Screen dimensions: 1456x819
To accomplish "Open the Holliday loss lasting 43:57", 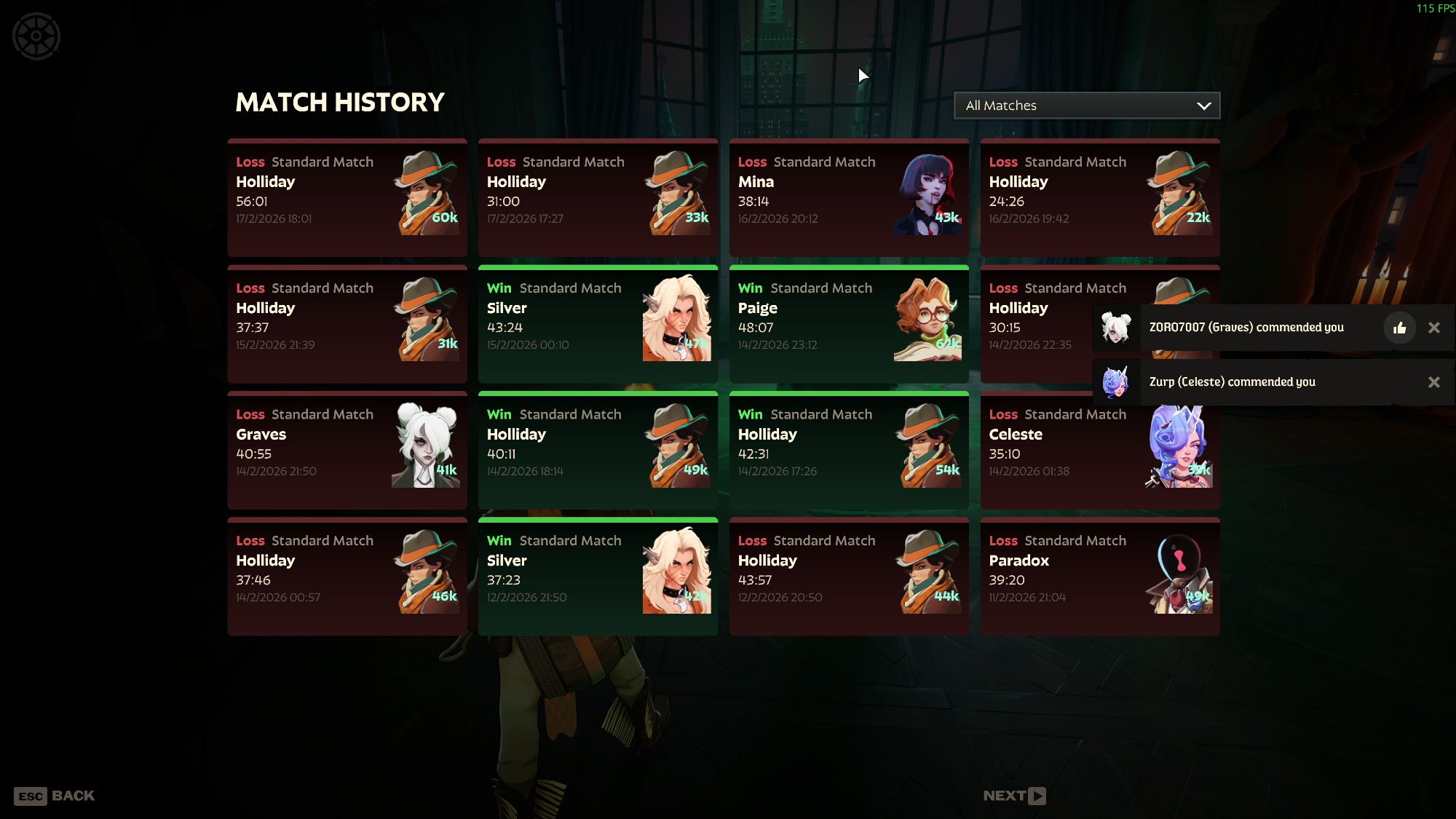I will (848, 576).
